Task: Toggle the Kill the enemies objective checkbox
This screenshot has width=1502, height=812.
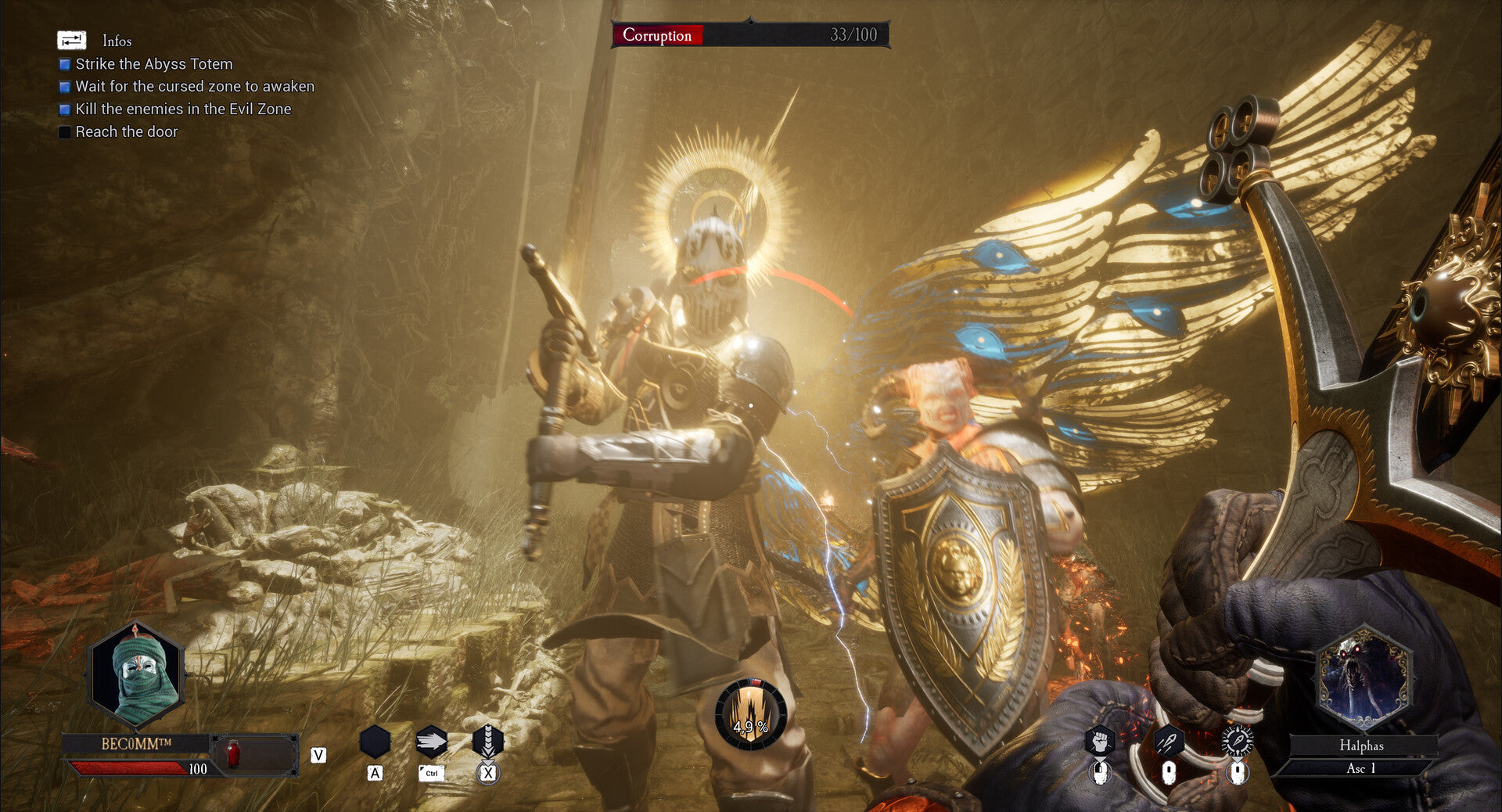Action: click(63, 110)
